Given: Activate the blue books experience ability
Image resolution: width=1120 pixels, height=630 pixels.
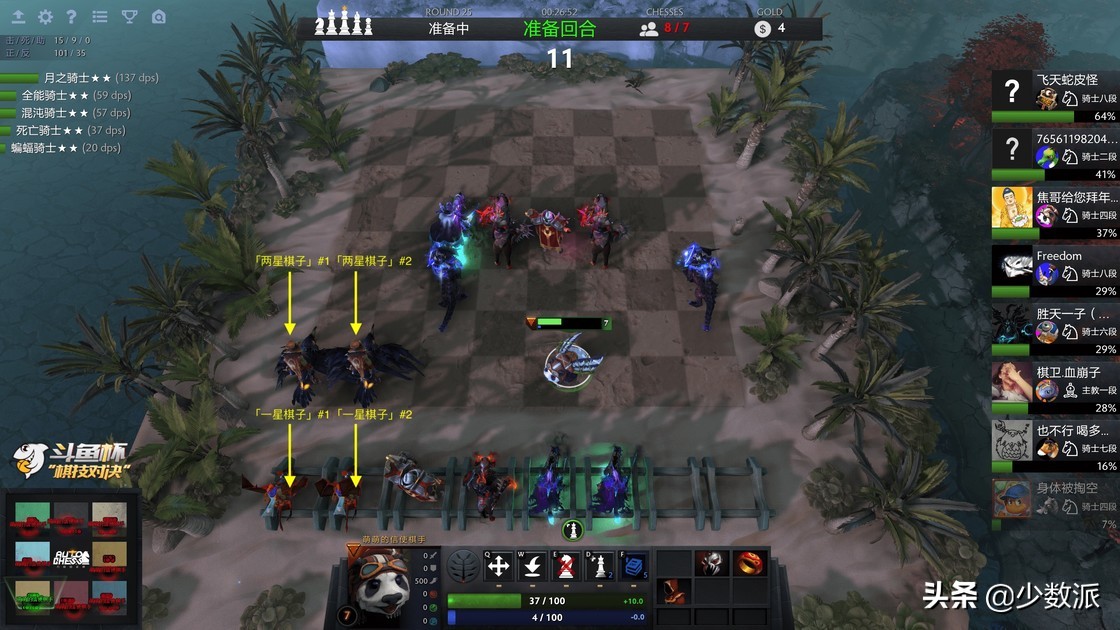Looking at the screenshot, I should [x=632, y=567].
